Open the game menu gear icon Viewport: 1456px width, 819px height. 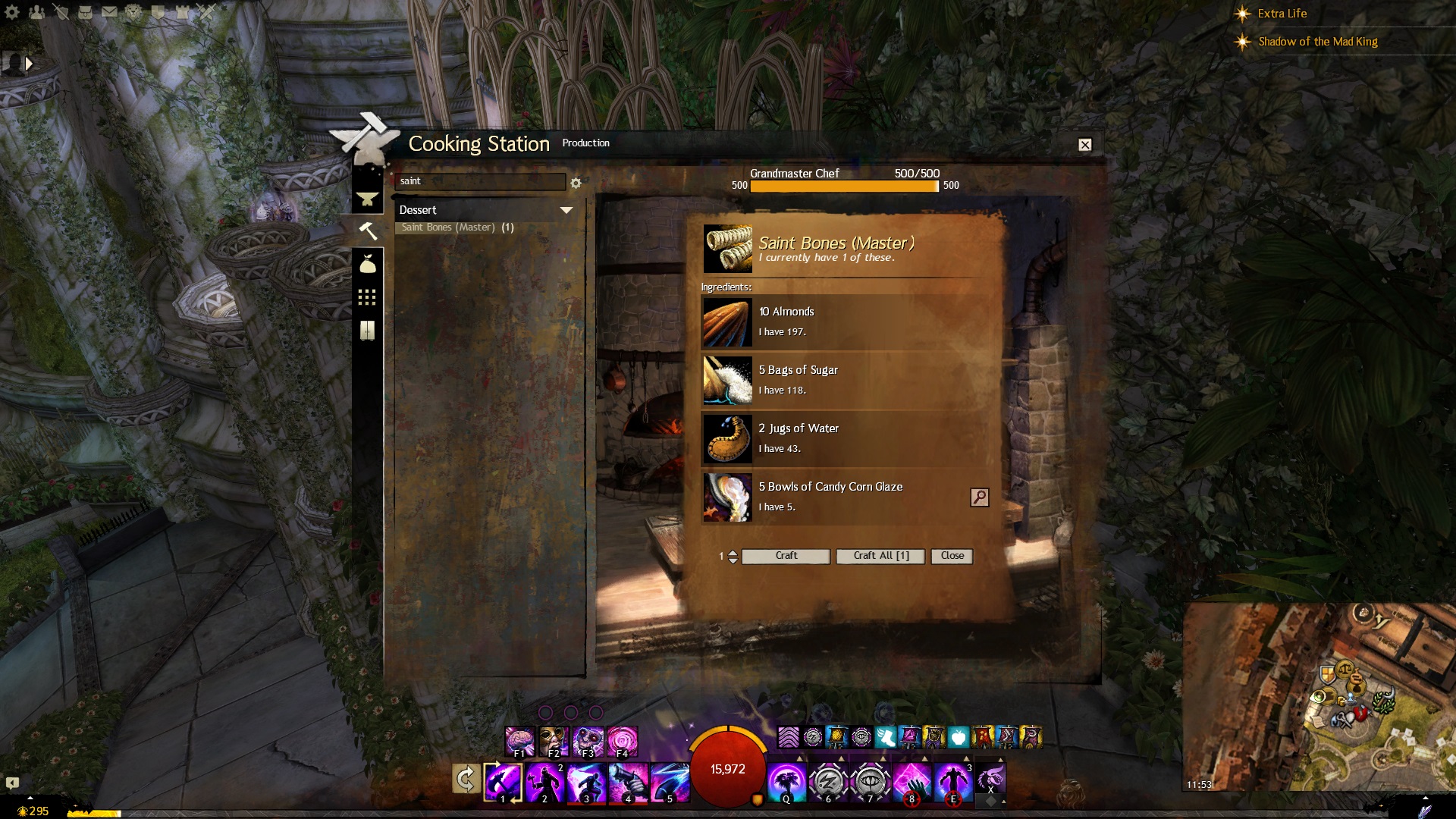pos(12,12)
